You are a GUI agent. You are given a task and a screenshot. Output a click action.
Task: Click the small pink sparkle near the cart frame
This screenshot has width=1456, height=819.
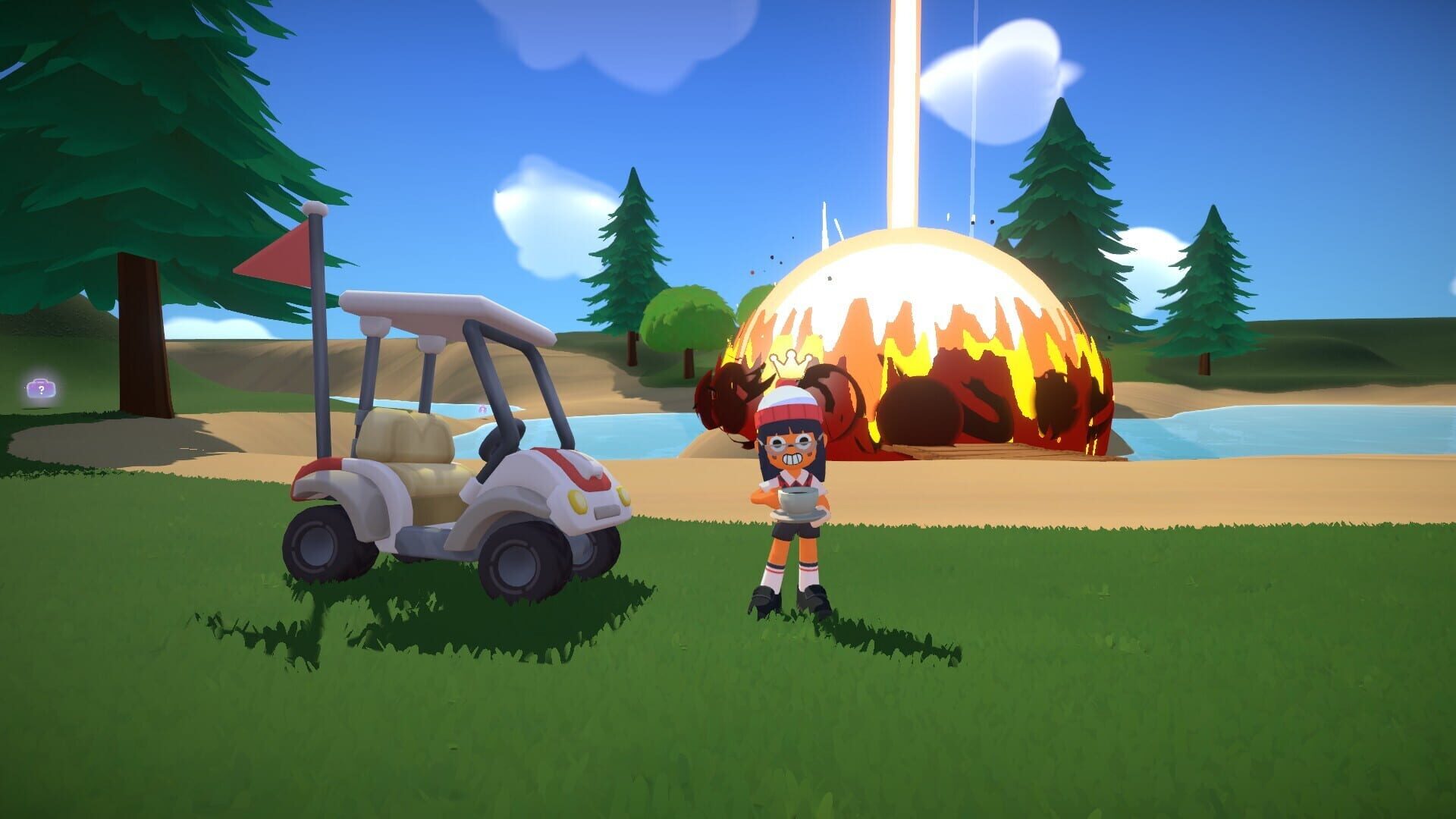click(483, 409)
